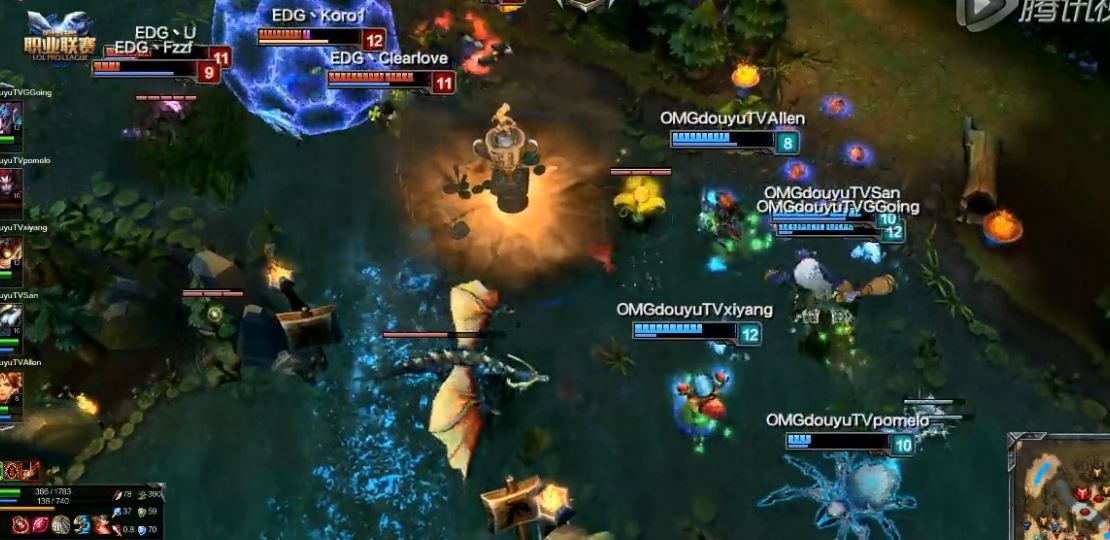Screen dimensions: 1110x540
Task: Click the red health potion item icon
Action: 21,524
